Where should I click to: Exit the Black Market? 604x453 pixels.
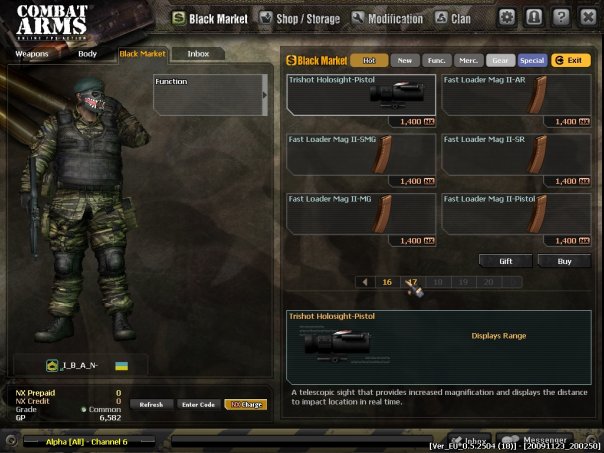[571, 61]
